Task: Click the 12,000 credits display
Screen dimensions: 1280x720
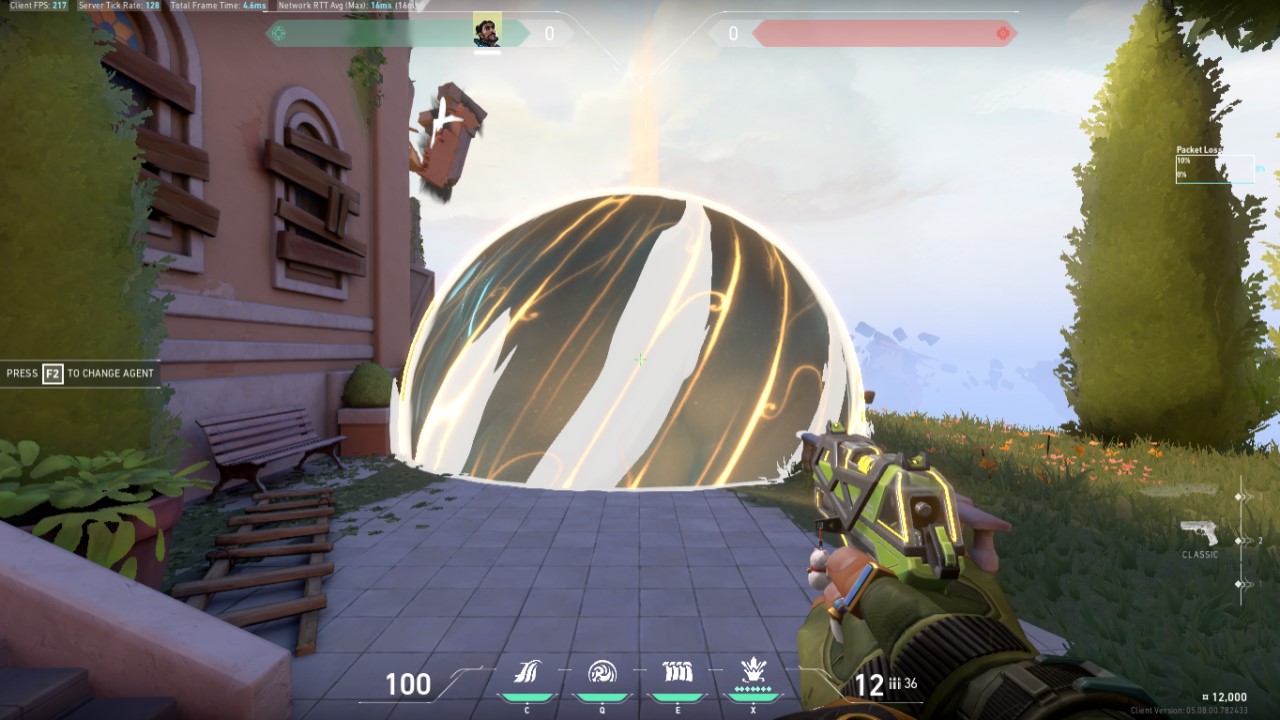Action: [x=1226, y=699]
